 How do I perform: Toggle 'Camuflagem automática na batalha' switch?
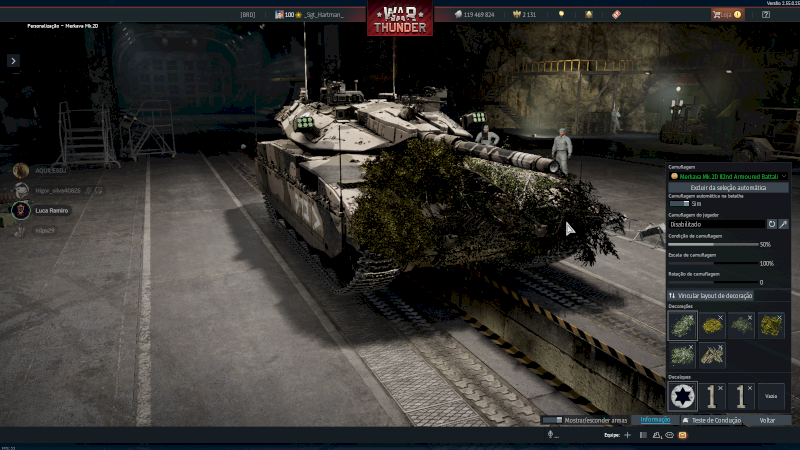679,203
